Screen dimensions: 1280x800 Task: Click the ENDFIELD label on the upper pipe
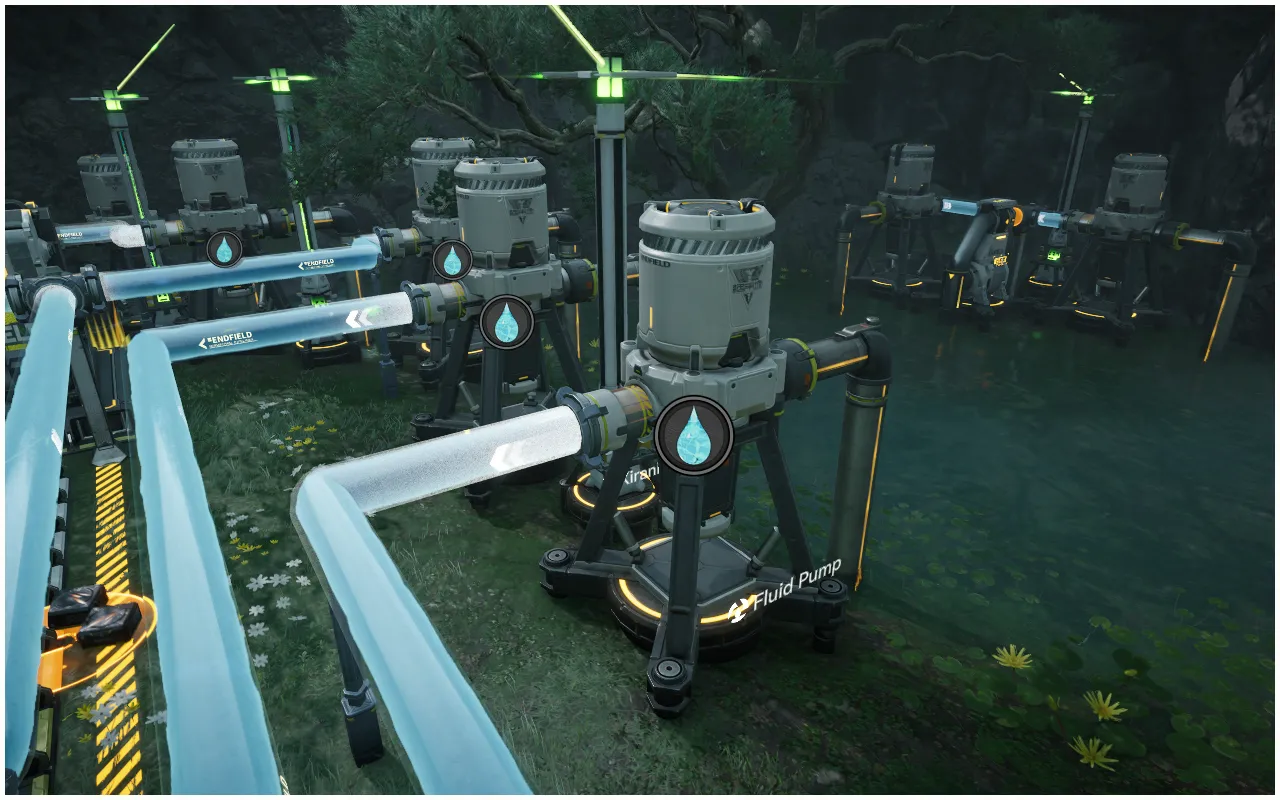318,264
